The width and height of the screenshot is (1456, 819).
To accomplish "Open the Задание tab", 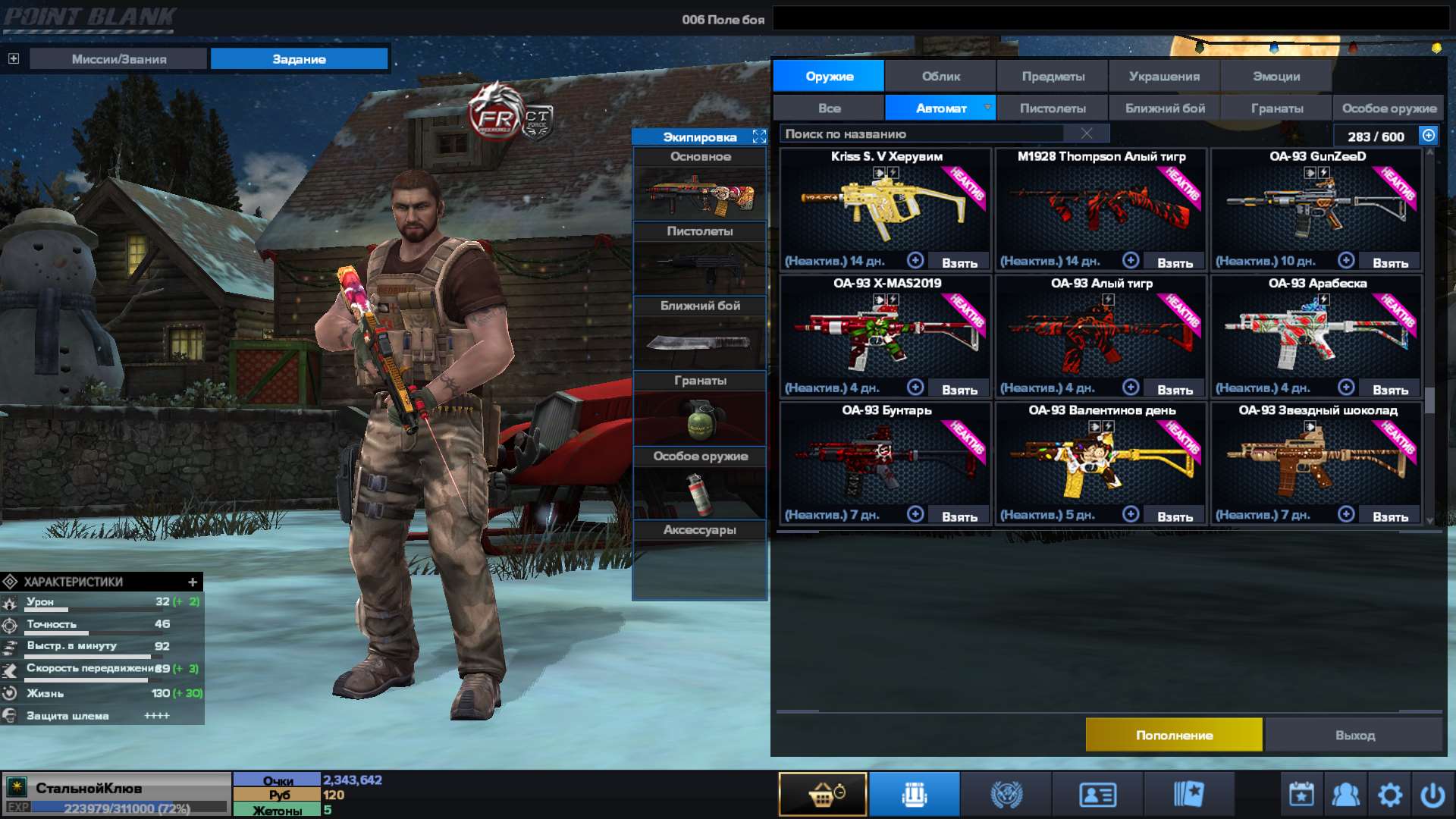I will click(x=299, y=58).
